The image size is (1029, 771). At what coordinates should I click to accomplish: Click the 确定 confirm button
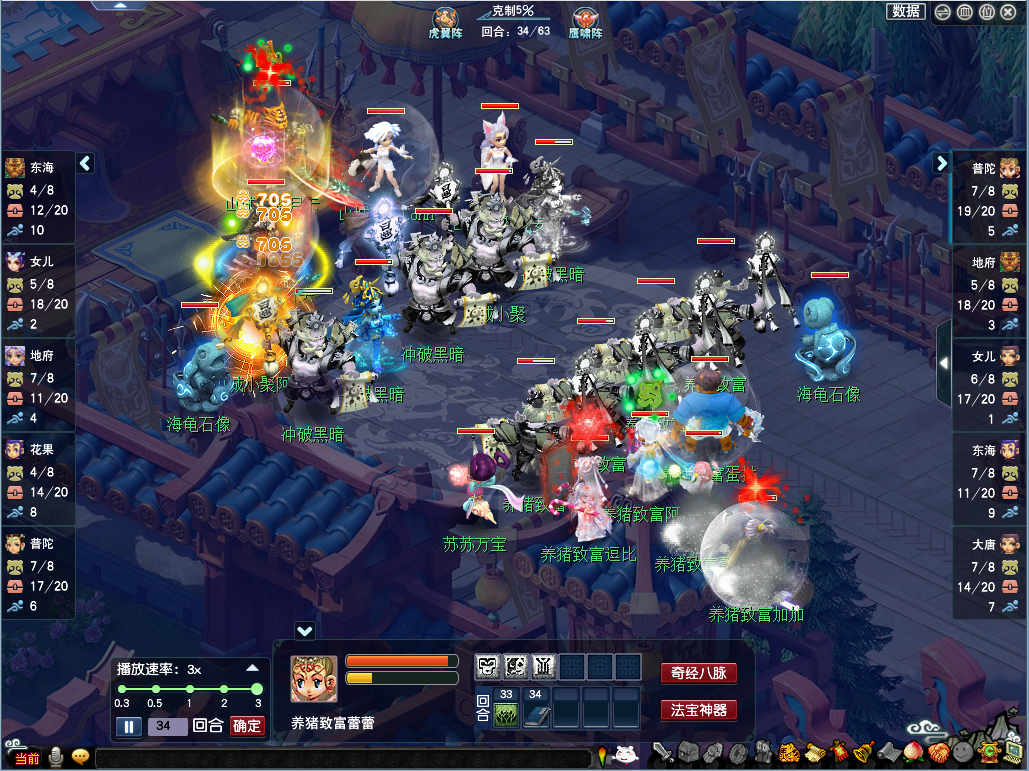(246, 726)
